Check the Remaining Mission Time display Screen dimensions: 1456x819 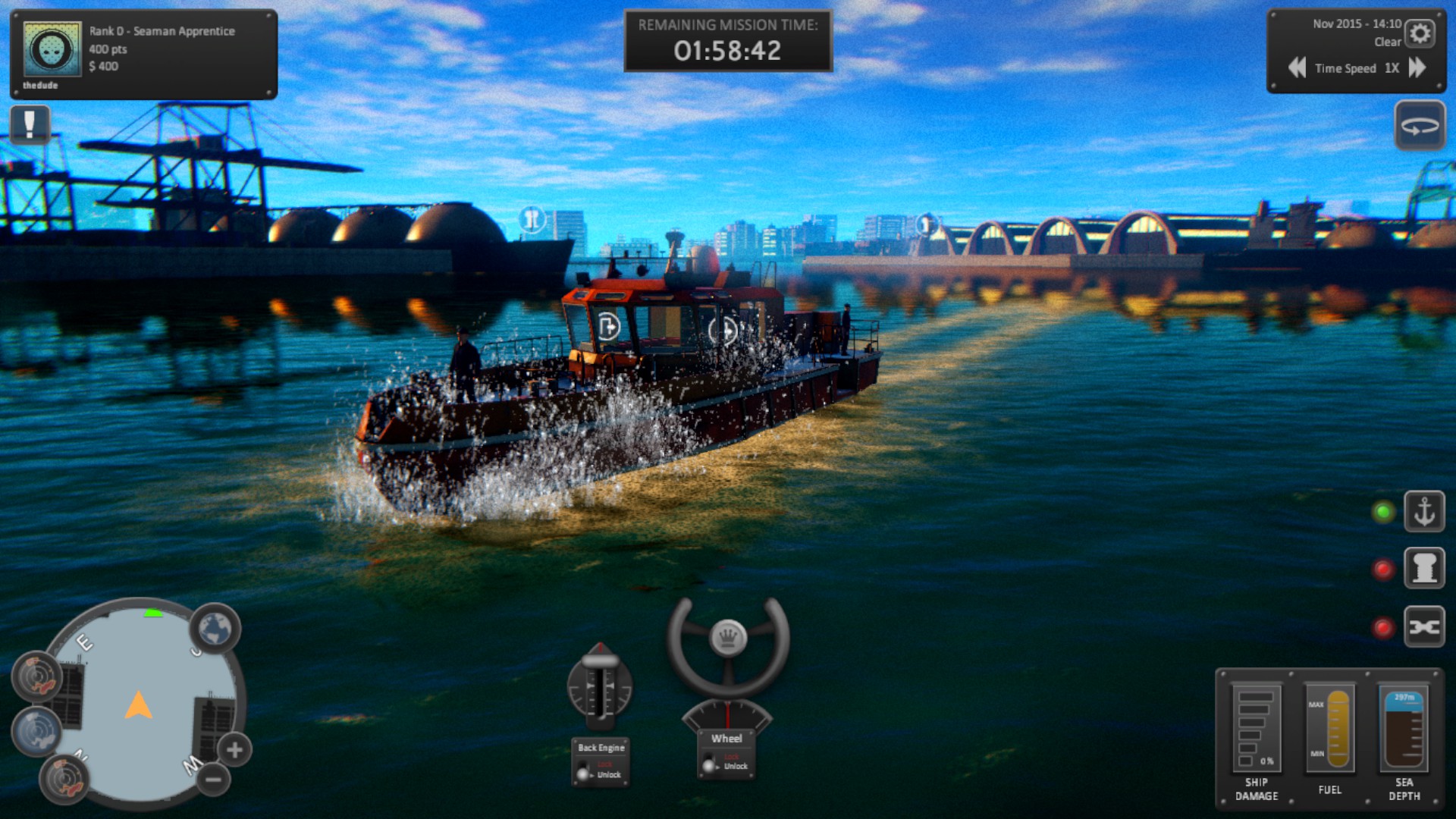728,39
